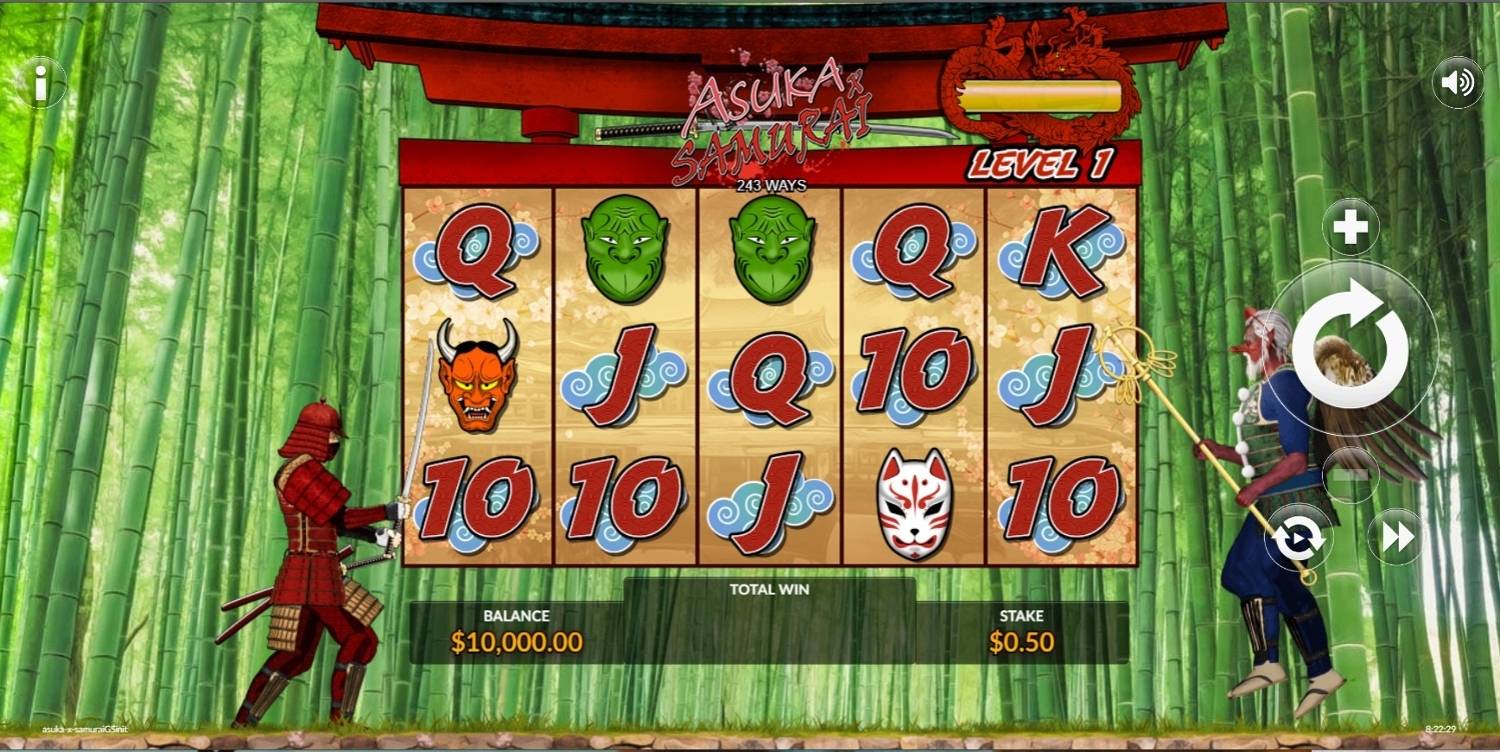Activate the fast-forward turbo mode

pyautogui.click(x=1397, y=538)
